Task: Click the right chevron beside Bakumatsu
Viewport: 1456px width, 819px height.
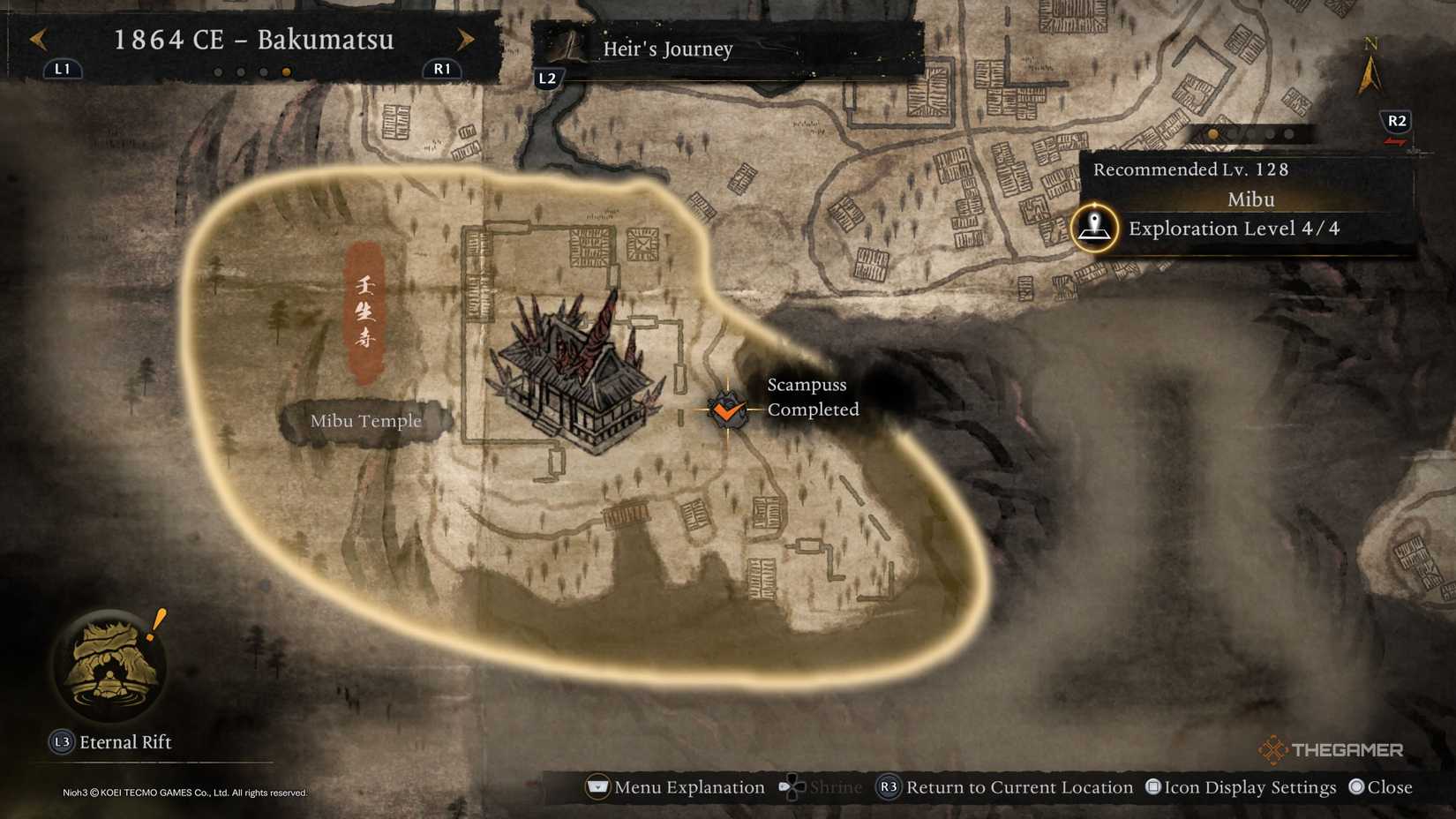Action: pos(466,40)
